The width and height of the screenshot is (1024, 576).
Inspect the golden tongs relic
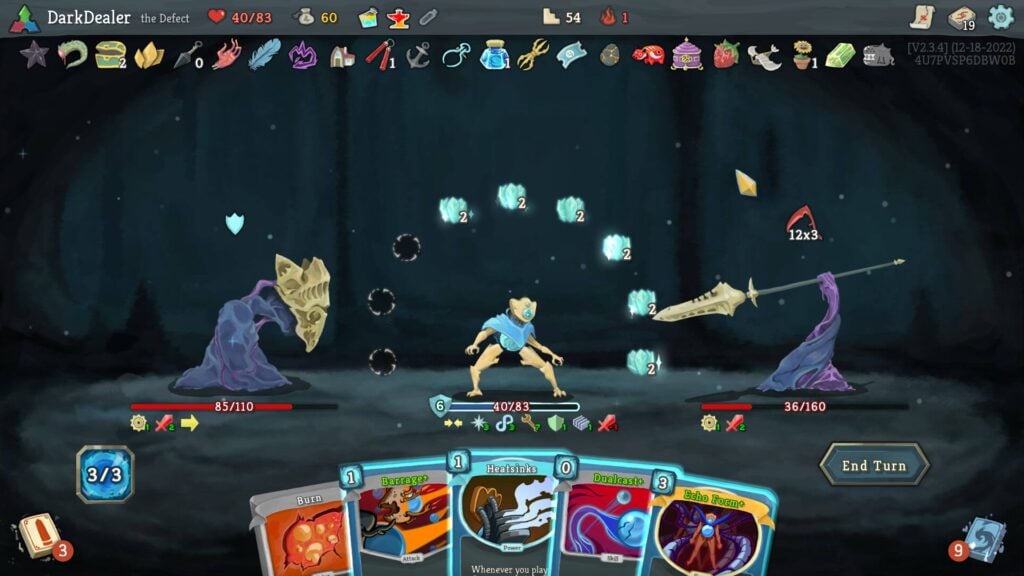coord(533,54)
